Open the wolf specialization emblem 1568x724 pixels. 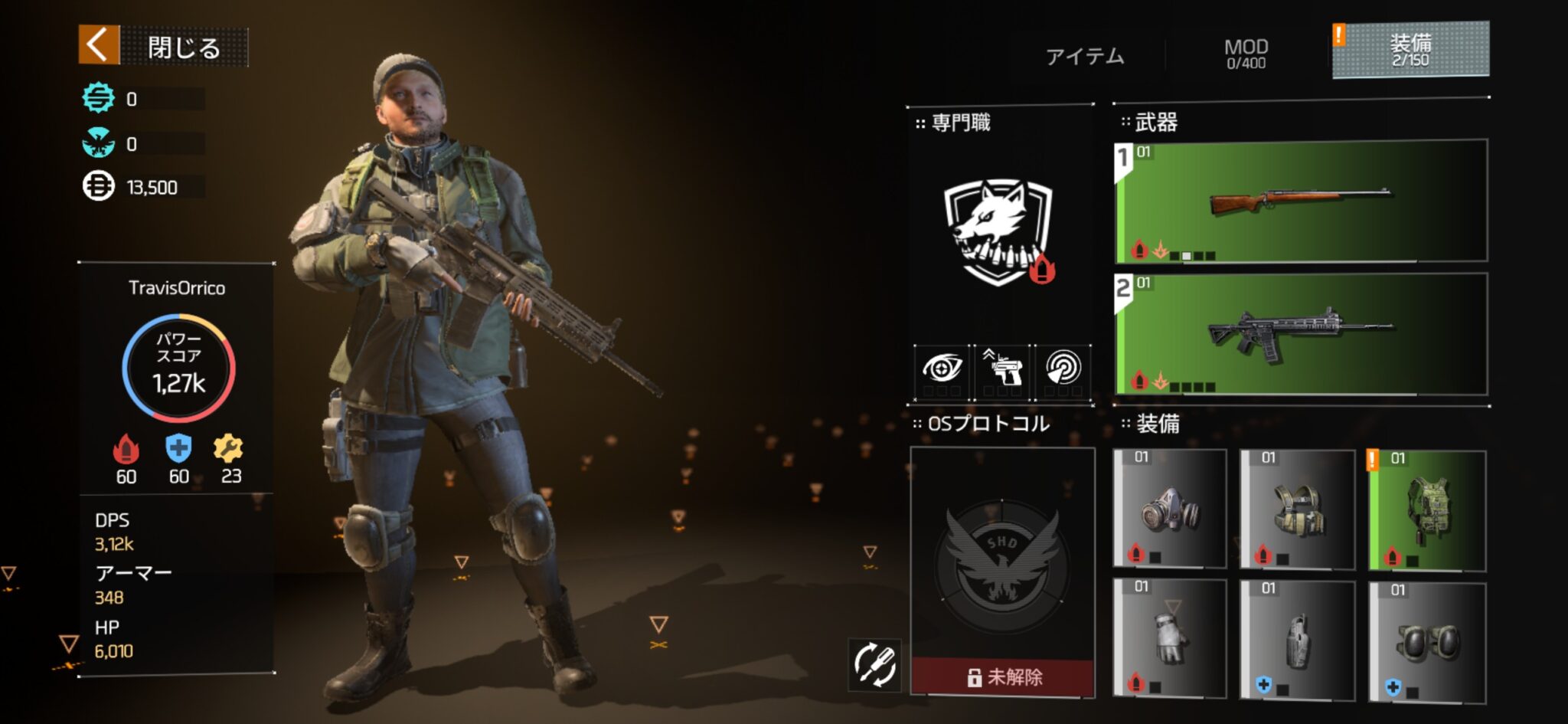(x=999, y=232)
